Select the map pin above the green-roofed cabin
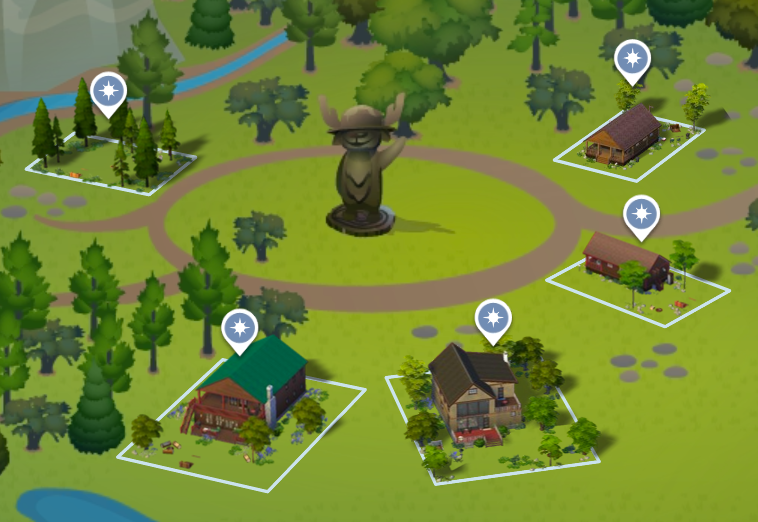This screenshot has width=758, height=522. [x=239, y=329]
